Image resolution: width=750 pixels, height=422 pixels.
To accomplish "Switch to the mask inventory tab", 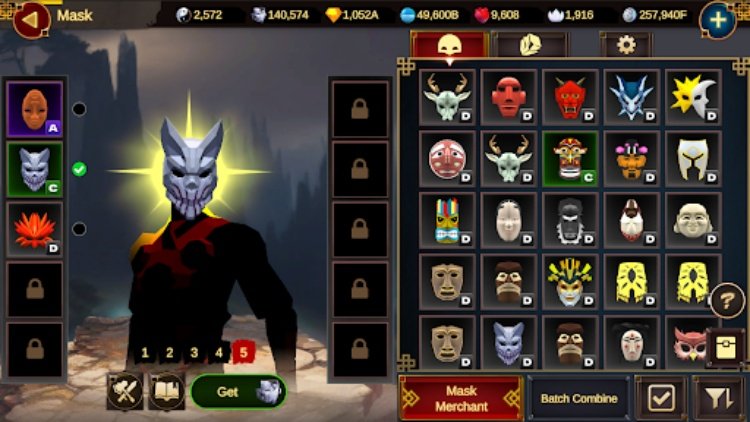I will coord(448,44).
